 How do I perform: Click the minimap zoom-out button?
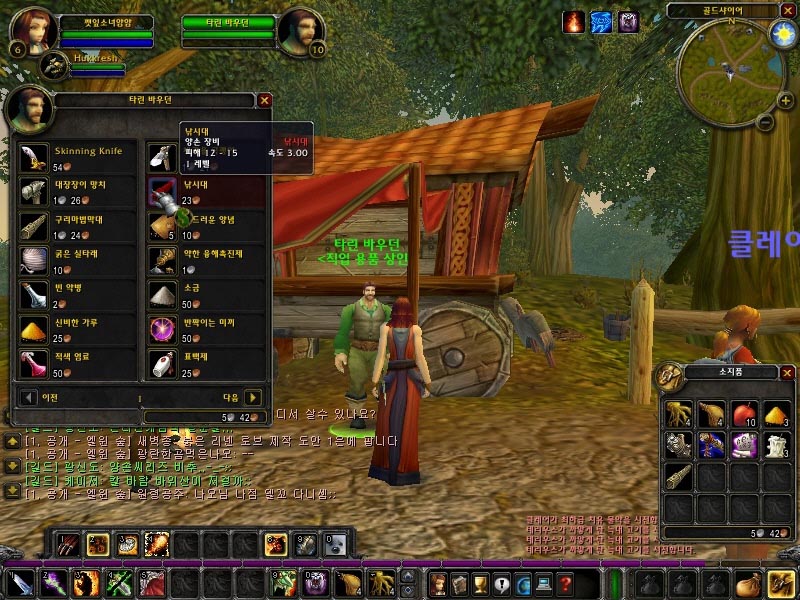click(763, 123)
